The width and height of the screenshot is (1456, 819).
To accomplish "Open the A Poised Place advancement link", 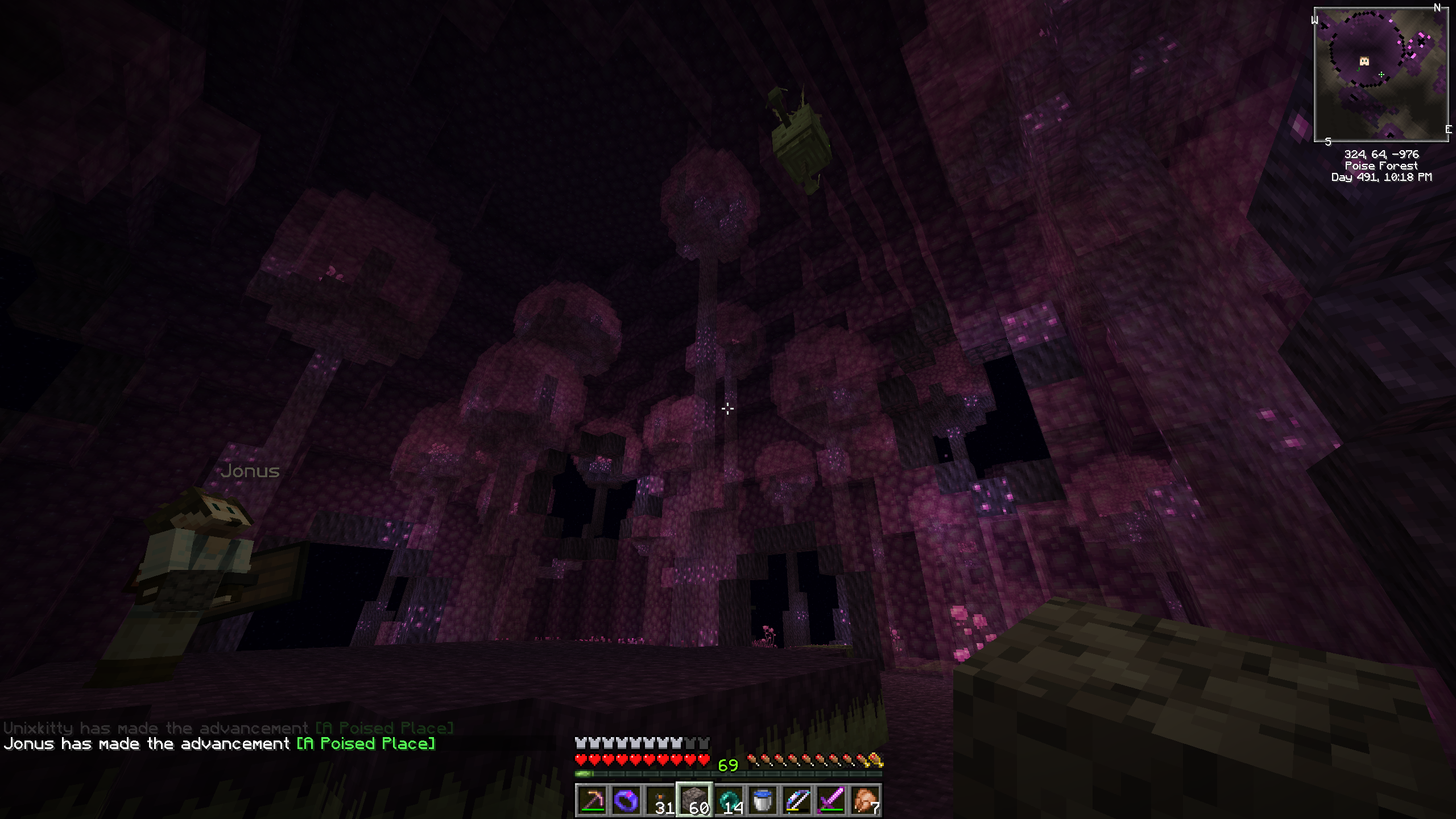I will tap(366, 744).
